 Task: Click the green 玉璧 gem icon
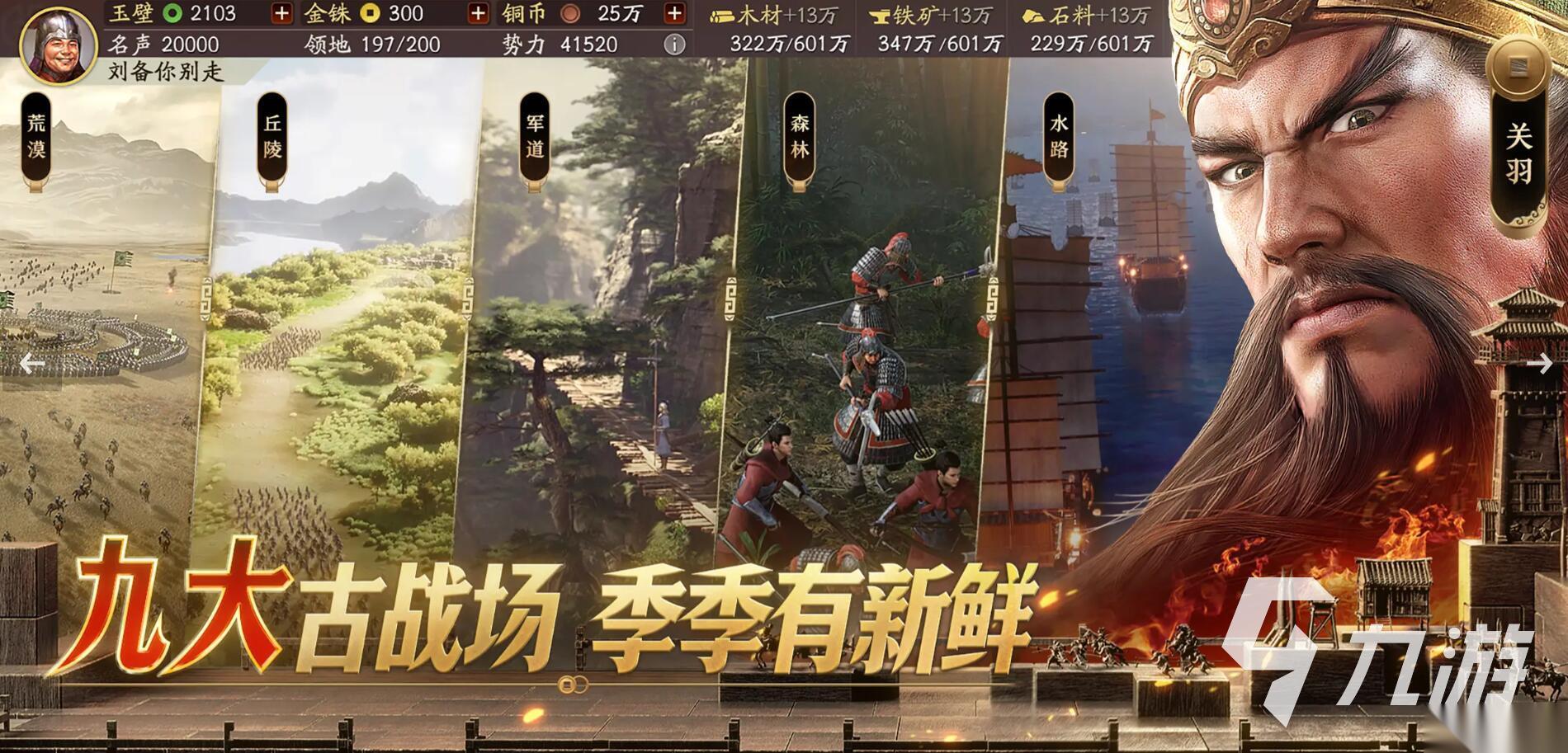[x=171, y=13]
